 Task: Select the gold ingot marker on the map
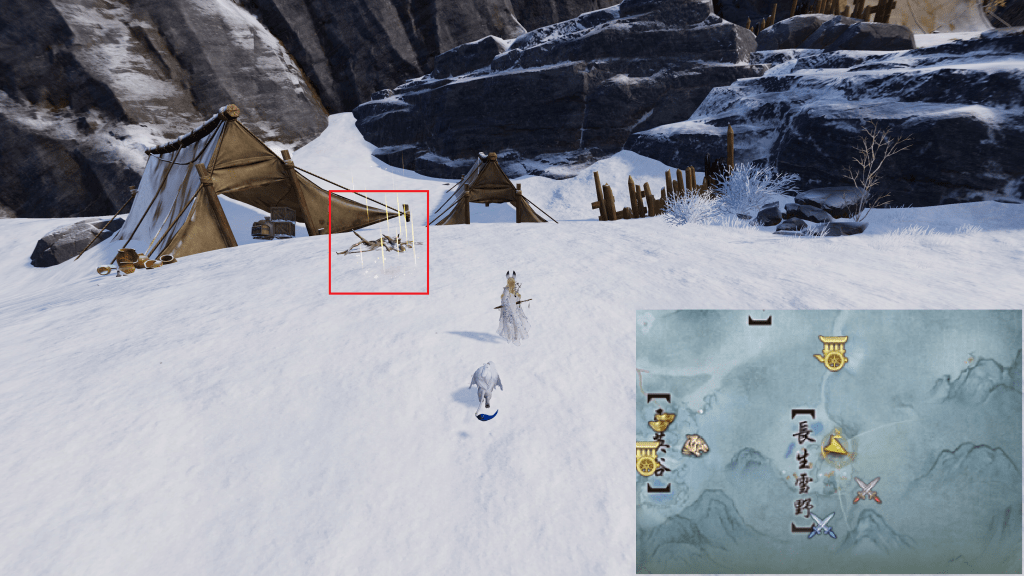pos(661,422)
